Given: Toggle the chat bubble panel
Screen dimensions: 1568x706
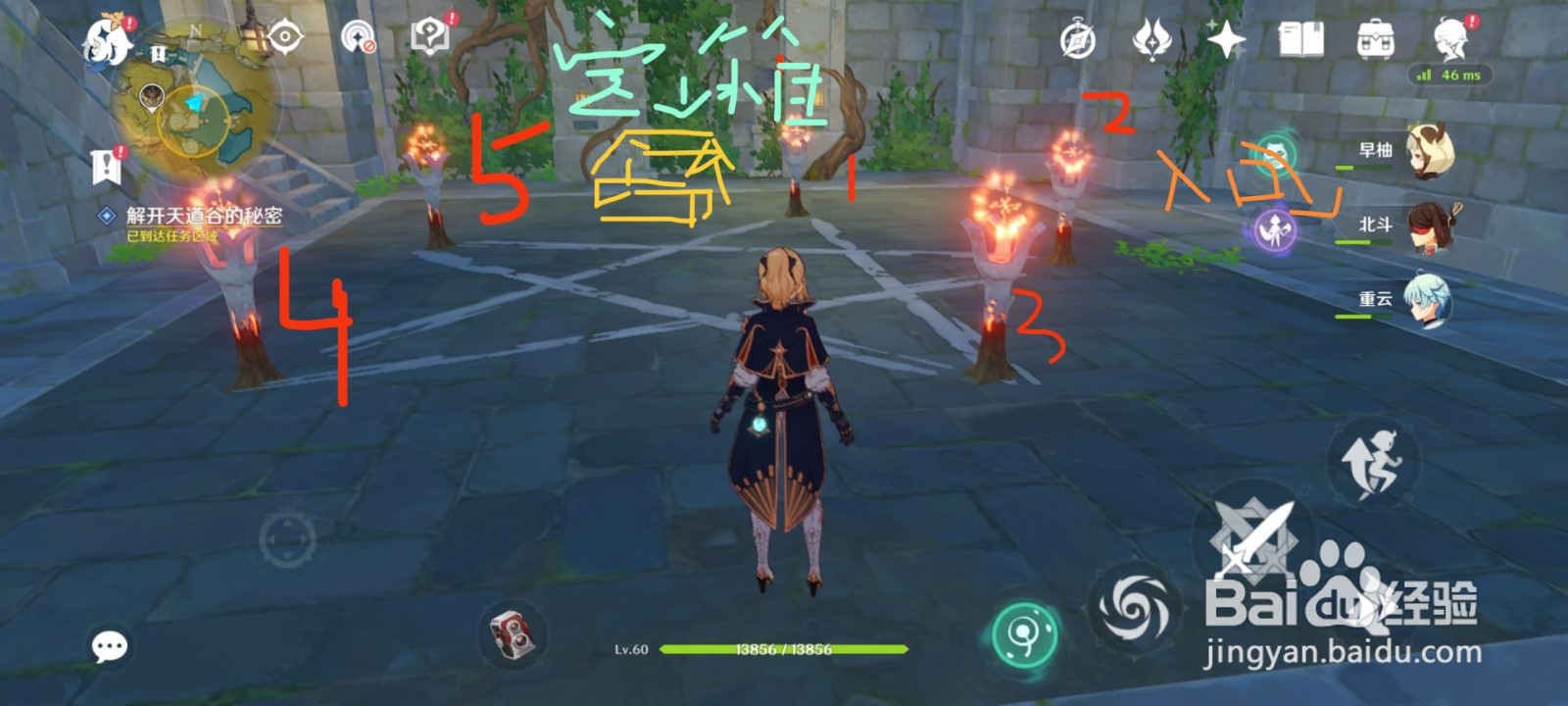Looking at the screenshot, I should coord(110,645).
